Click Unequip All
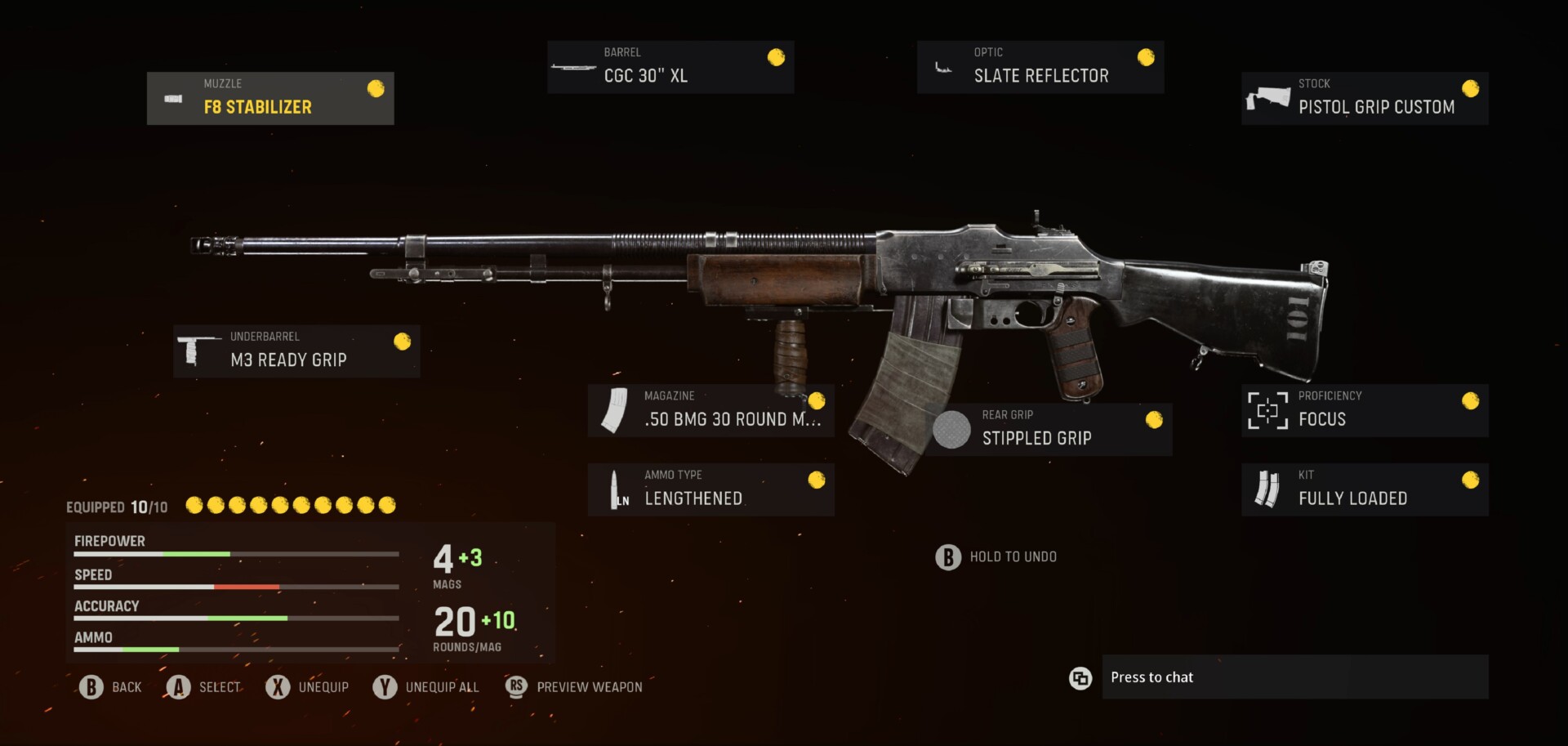The height and width of the screenshot is (746, 1568). click(x=426, y=687)
